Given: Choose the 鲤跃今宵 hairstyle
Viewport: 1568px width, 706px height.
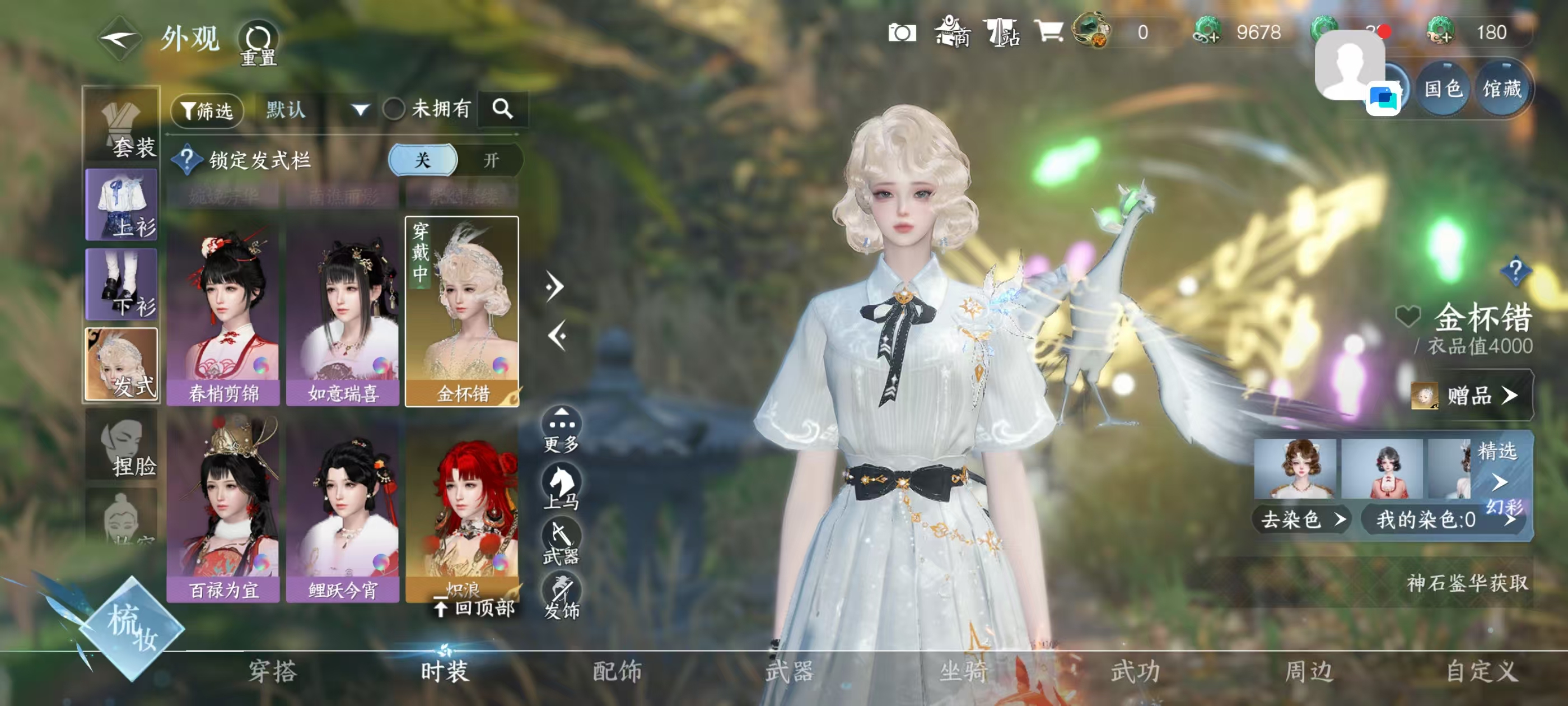Looking at the screenshot, I should coord(343,509).
